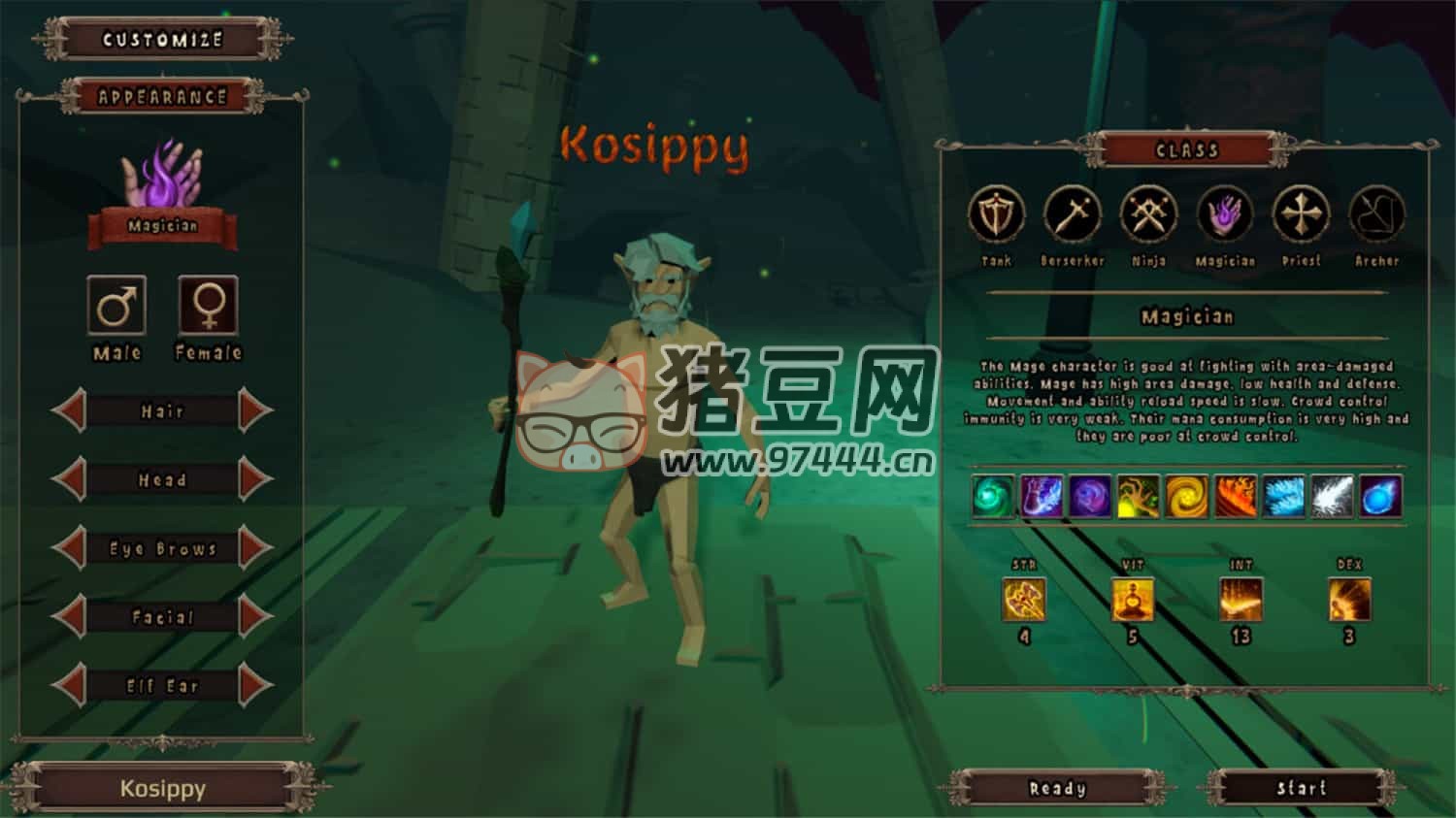This screenshot has width=1456, height=818.
Task: Select previous Eye Brows option
Action: coord(70,549)
